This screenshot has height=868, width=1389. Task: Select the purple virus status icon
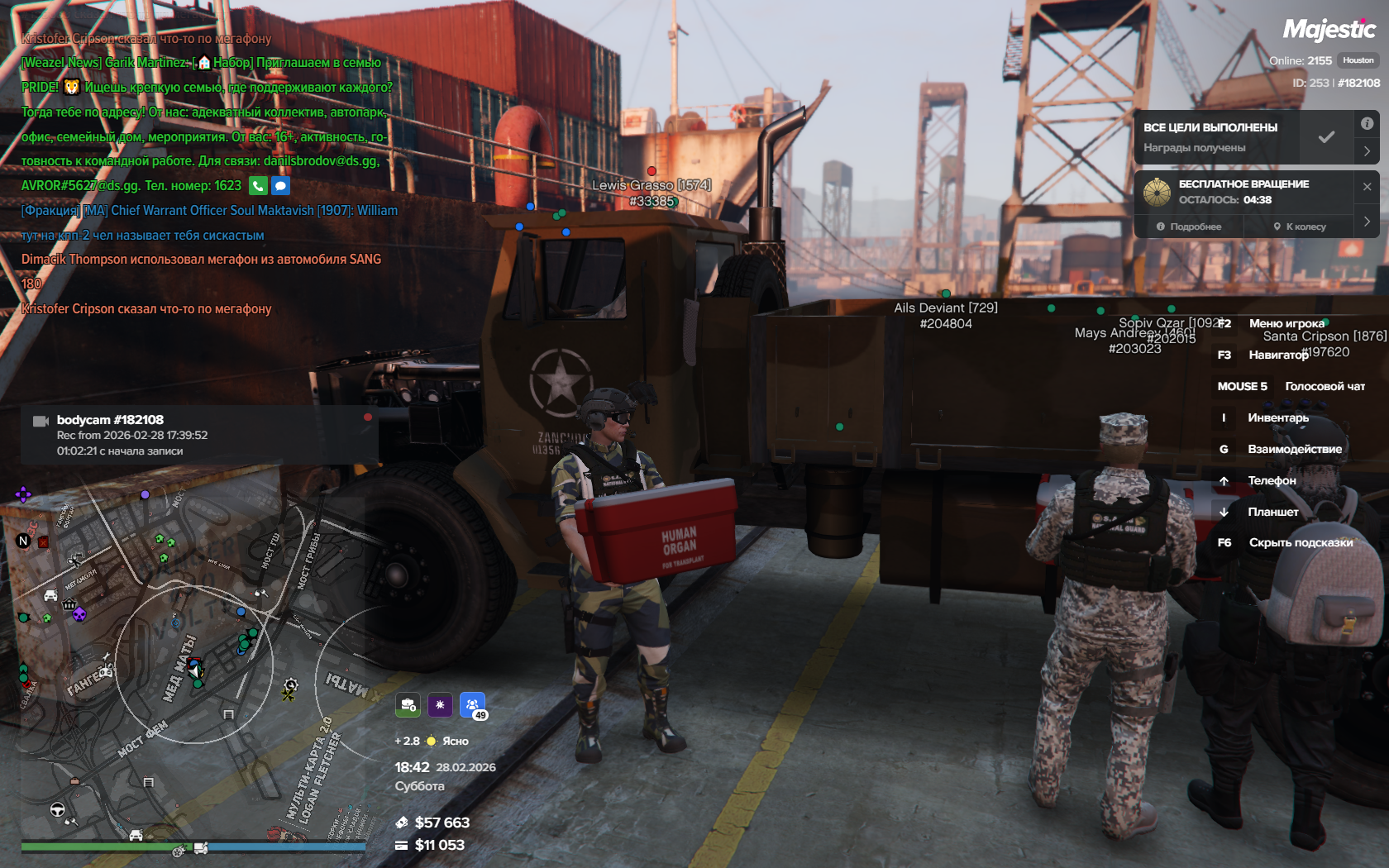[x=440, y=704]
